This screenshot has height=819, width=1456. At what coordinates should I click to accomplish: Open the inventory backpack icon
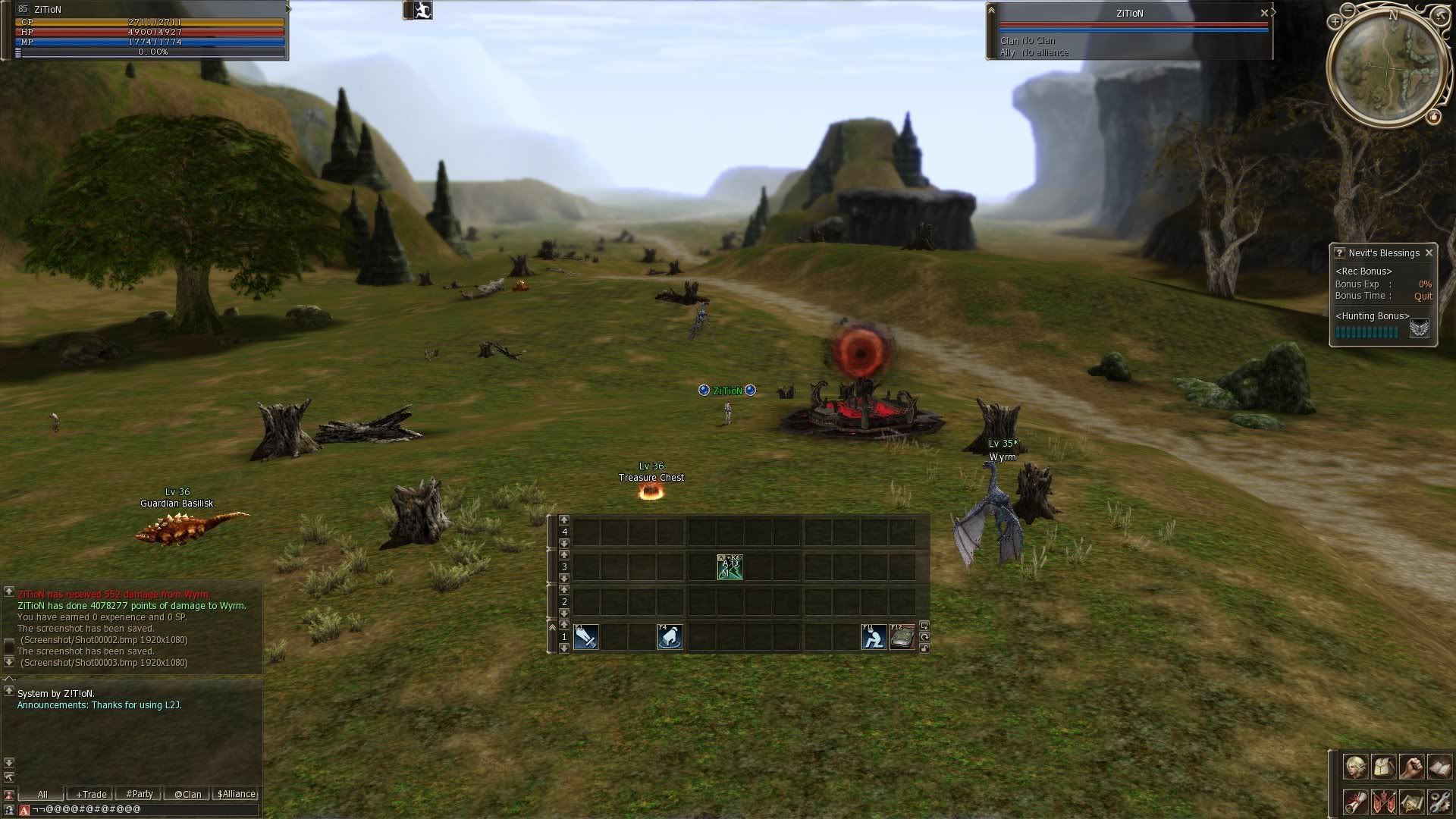point(1383,767)
